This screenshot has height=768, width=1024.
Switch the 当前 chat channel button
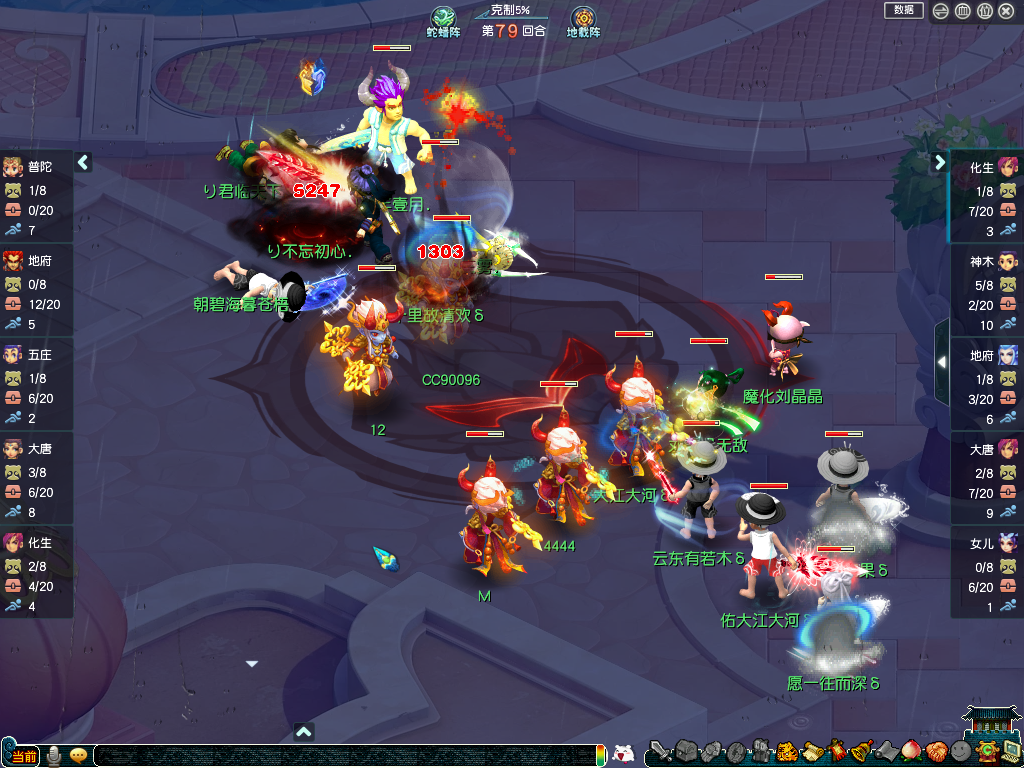tap(22, 755)
